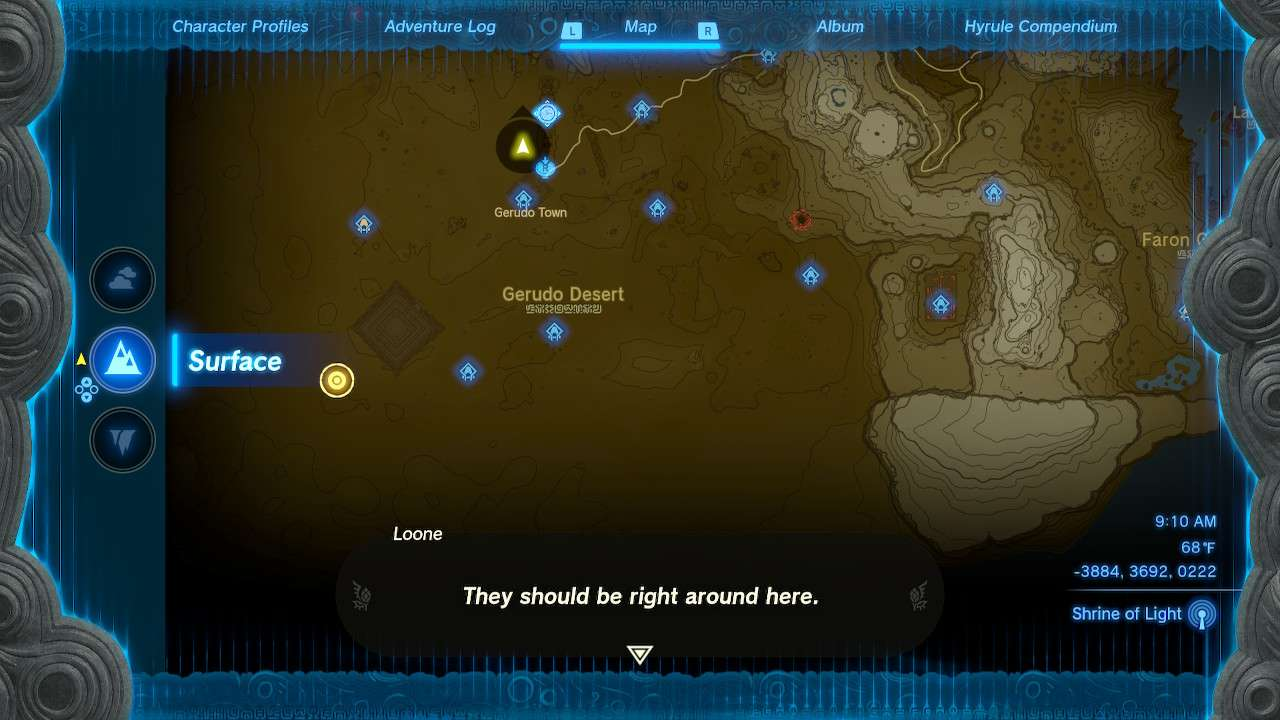
Task: Click the Surface label banner
Action: (234, 361)
